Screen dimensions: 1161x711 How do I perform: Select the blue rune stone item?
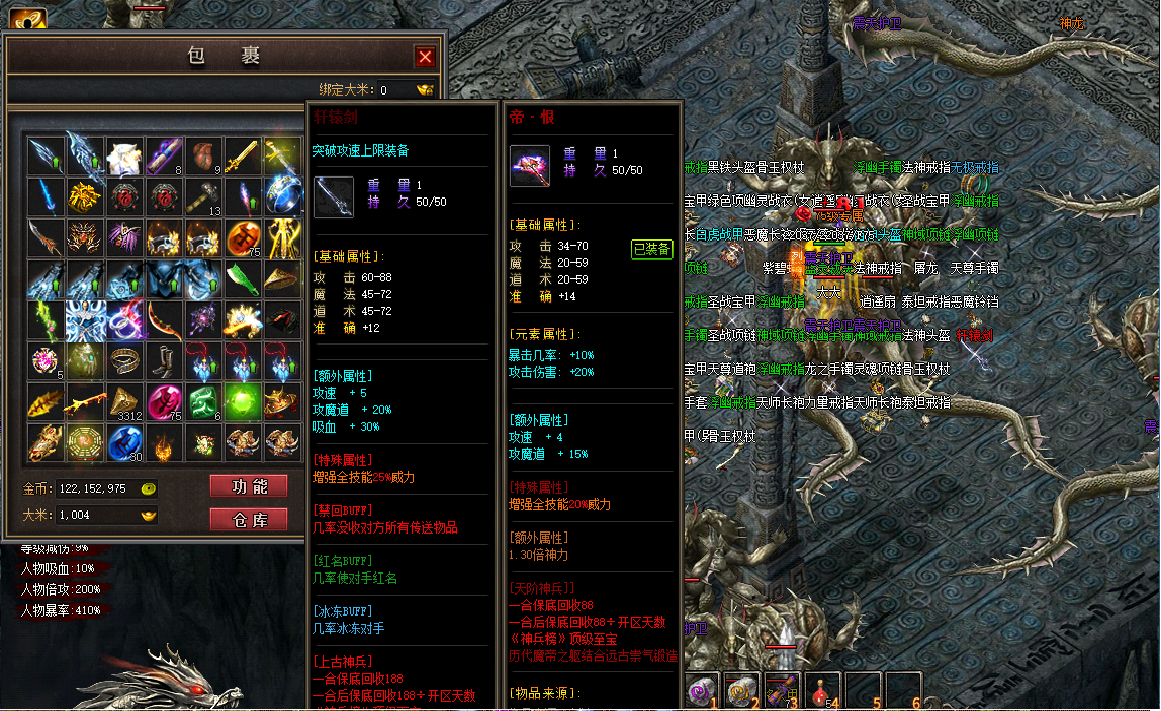point(124,442)
